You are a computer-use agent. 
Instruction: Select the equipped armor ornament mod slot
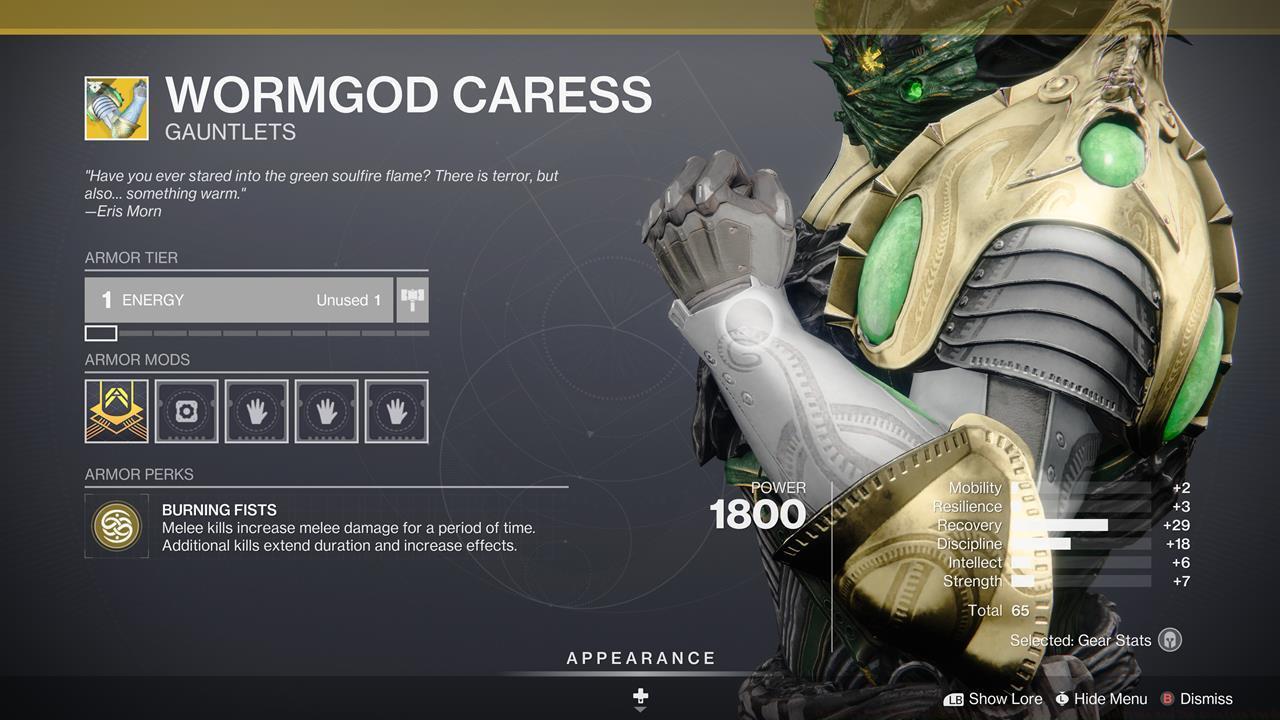tap(117, 410)
